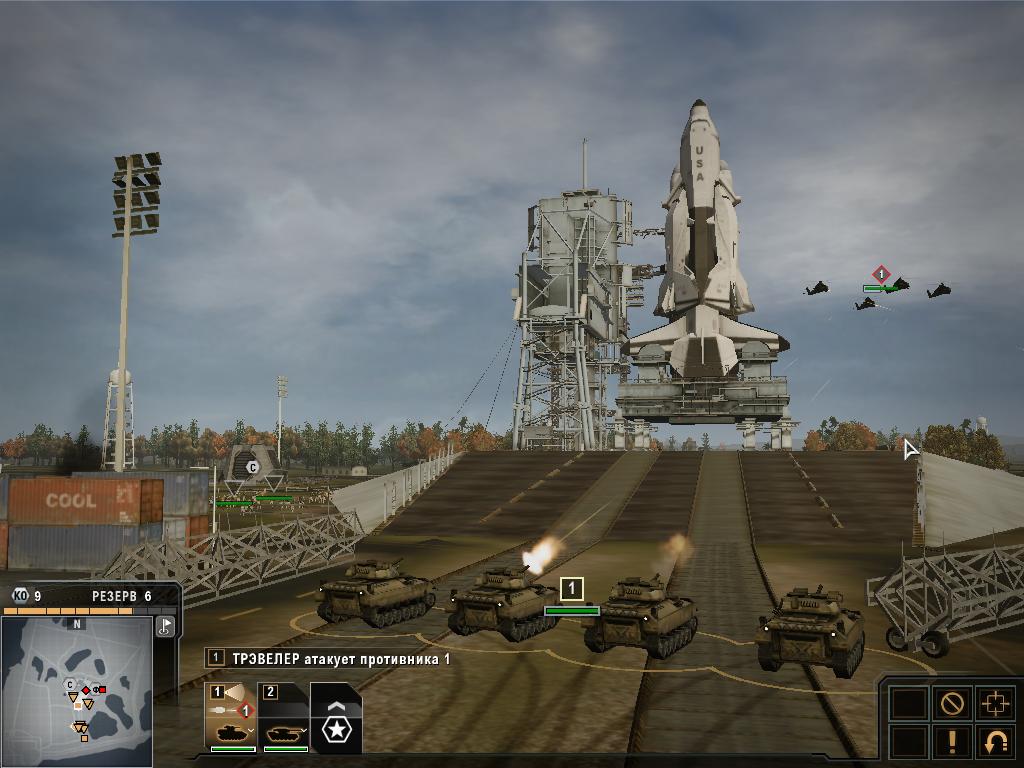Select unit group 2 tank card
The height and width of the screenshot is (768, 1024).
click(x=285, y=716)
